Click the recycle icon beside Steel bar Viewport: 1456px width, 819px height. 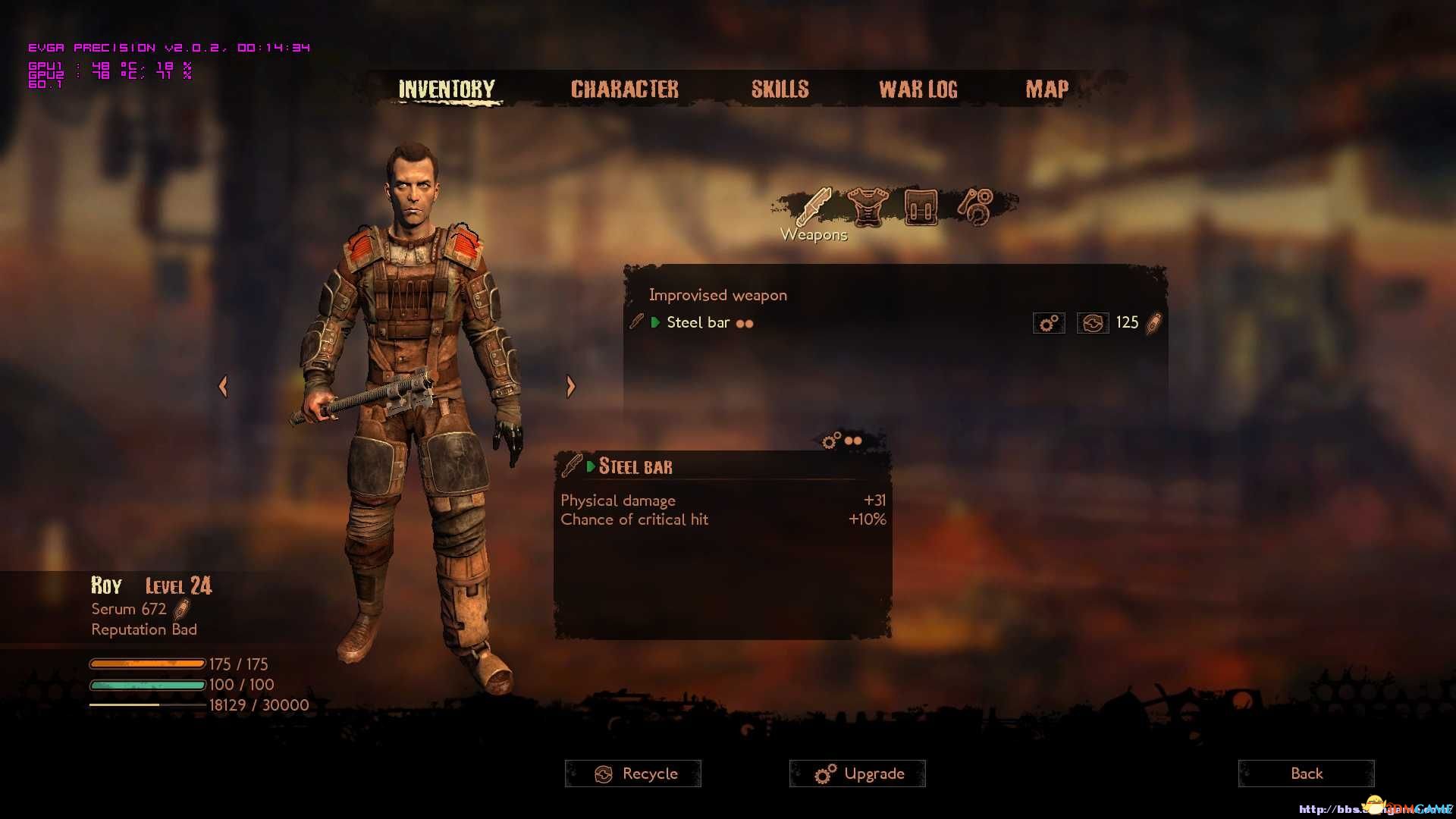(x=1092, y=324)
